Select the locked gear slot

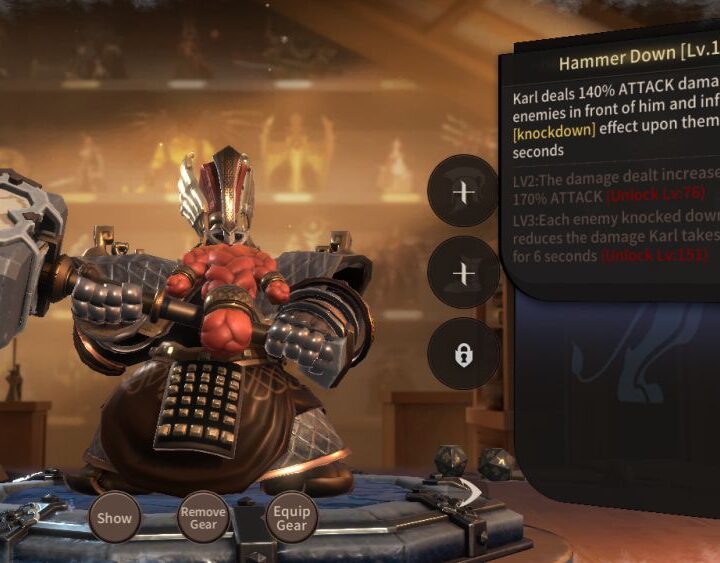click(463, 354)
